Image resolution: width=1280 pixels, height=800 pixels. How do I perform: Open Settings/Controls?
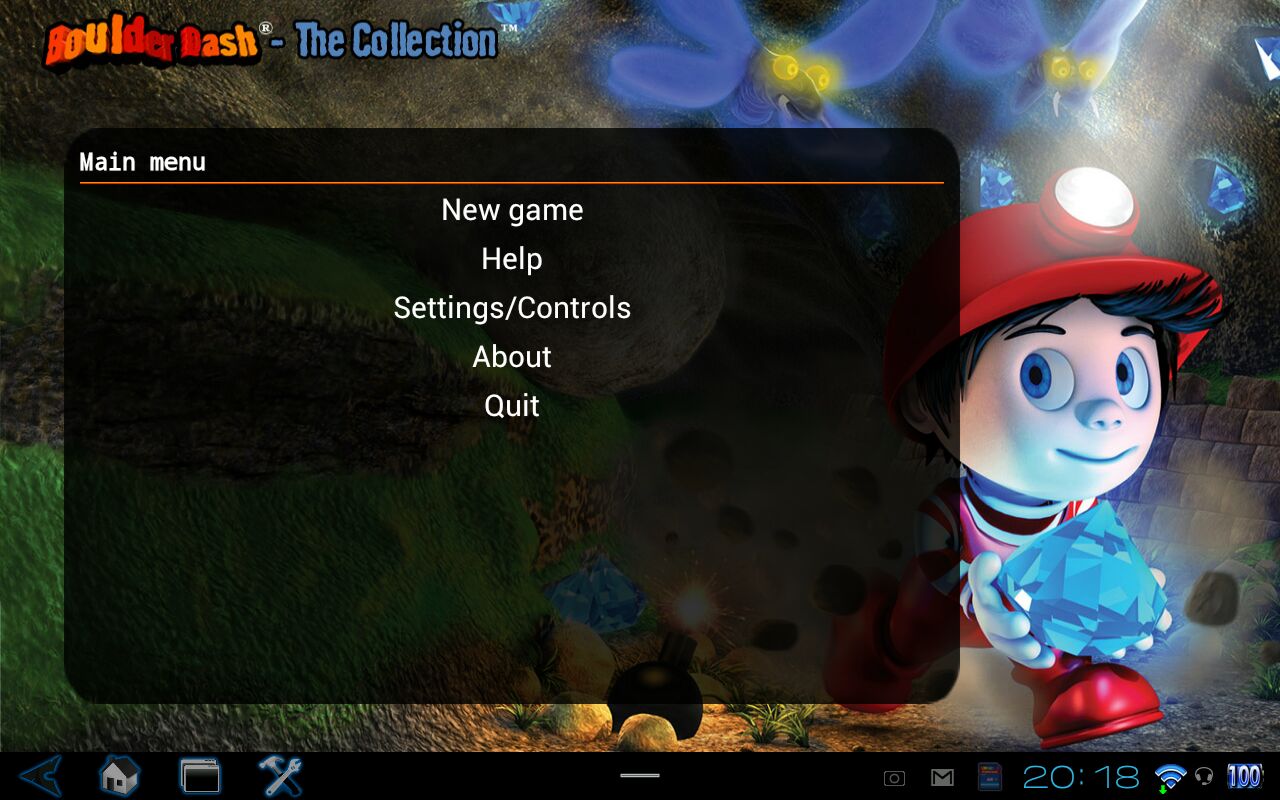point(512,308)
